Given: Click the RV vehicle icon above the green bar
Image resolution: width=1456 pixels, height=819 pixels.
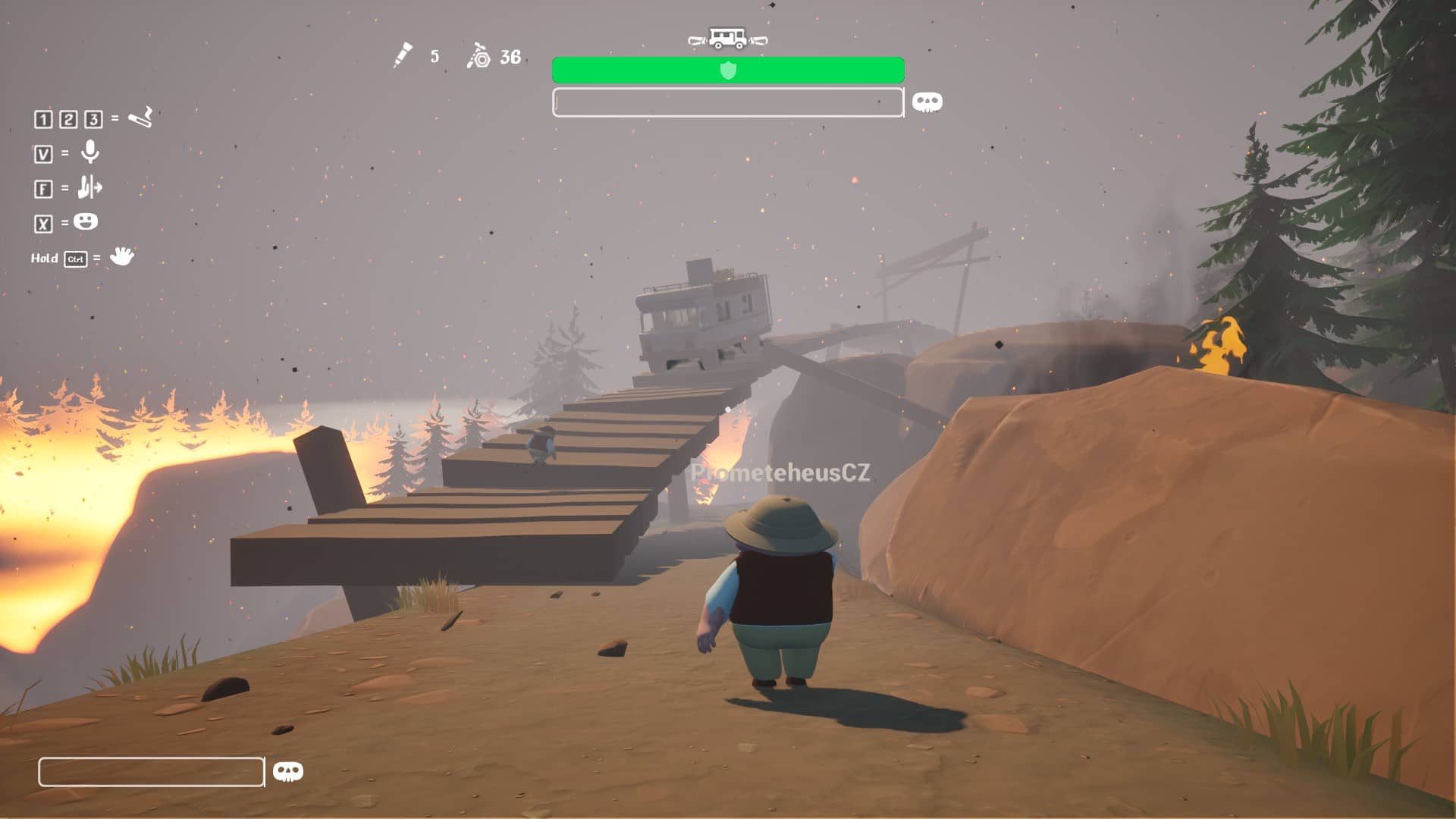Looking at the screenshot, I should pos(727,38).
